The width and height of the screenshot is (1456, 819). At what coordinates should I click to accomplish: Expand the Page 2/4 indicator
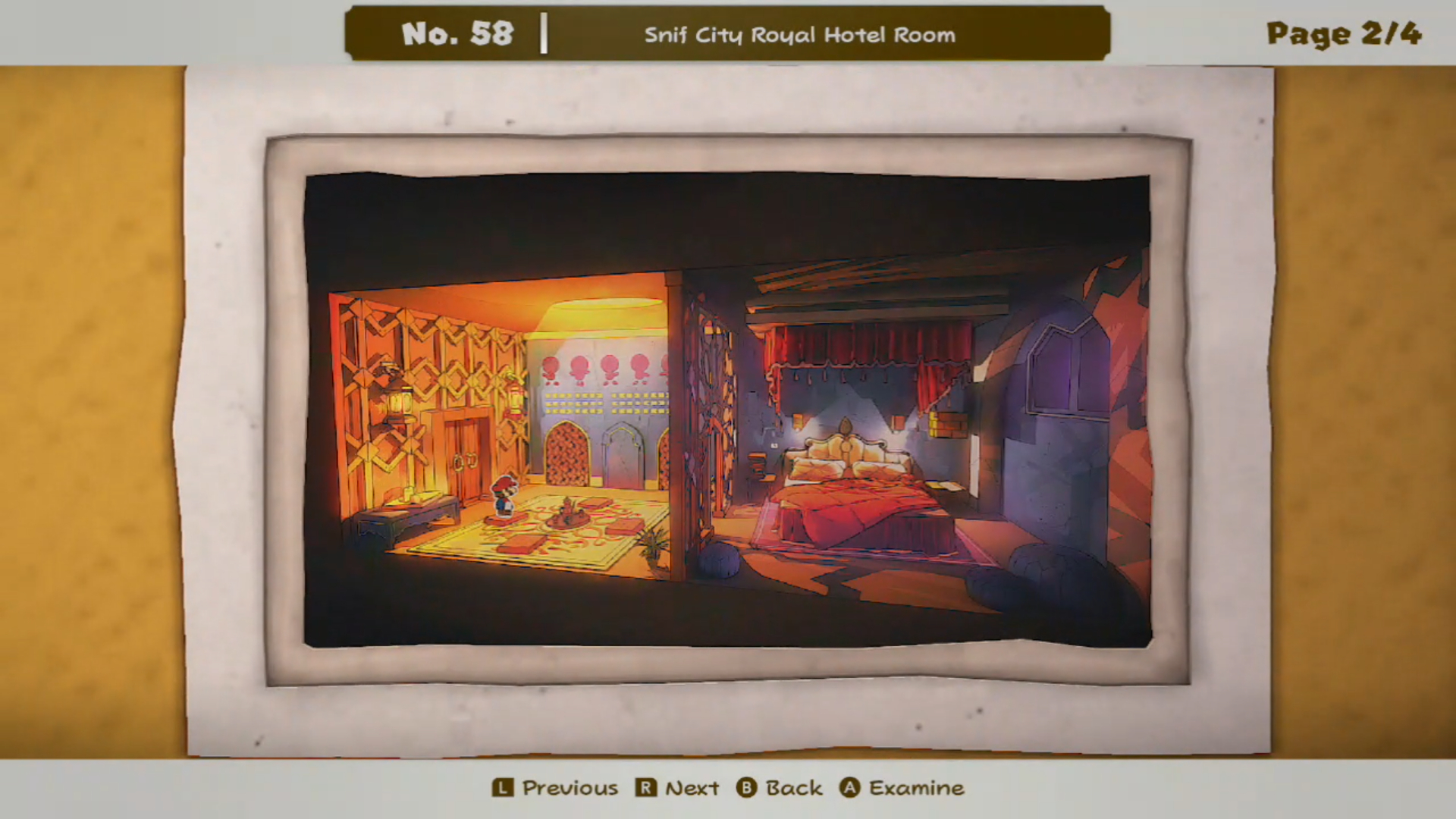click(x=1343, y=33)
